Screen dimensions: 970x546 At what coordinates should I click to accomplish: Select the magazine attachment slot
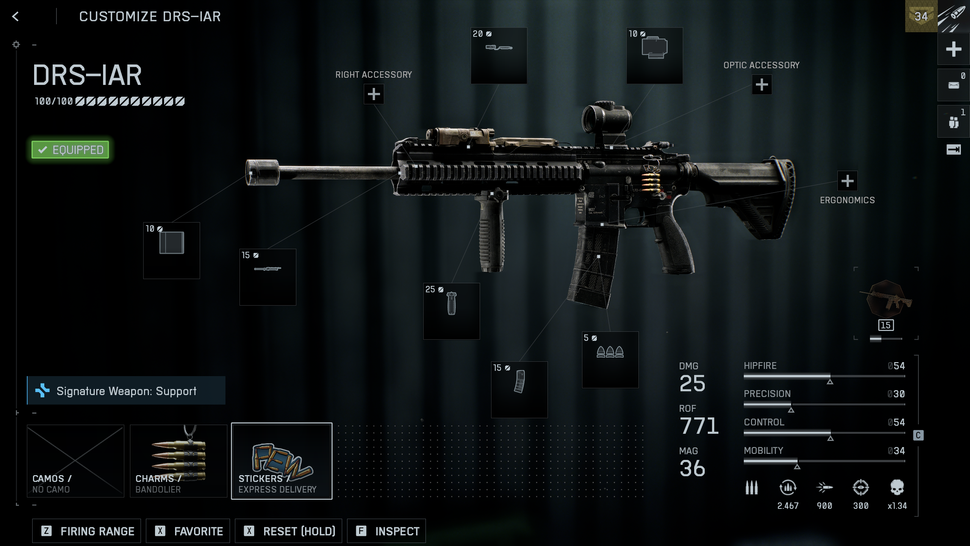coord(519,389)
